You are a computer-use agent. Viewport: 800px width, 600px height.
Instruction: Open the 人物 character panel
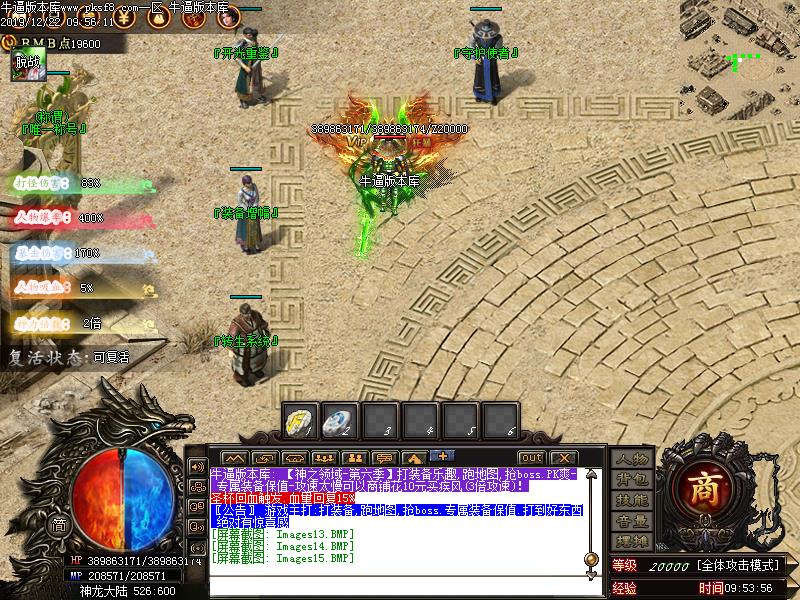point(631,459)
